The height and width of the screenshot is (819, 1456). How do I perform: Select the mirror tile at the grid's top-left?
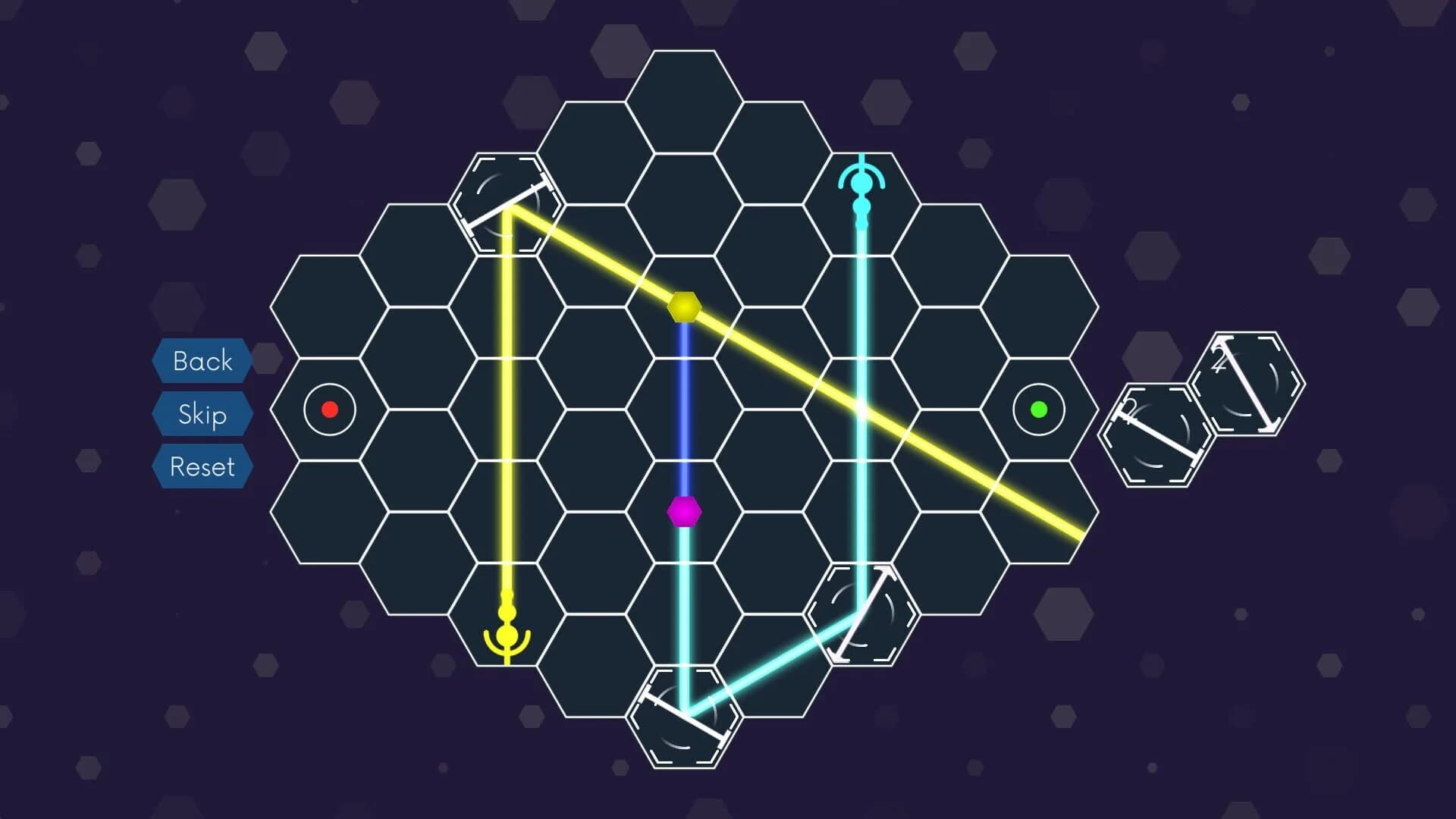click(504, 205)
